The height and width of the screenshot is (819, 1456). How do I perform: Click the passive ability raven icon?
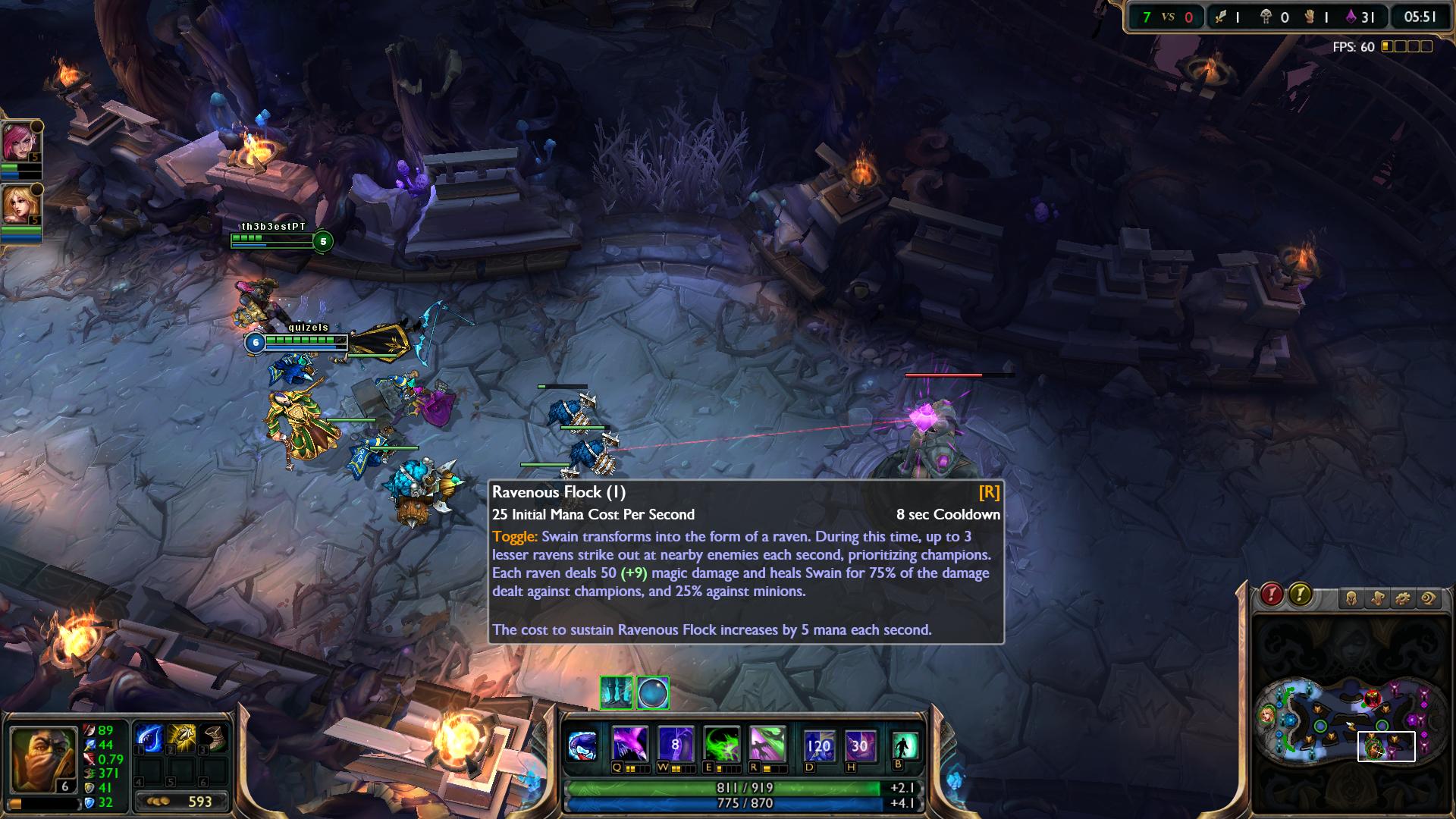[583, 745]
